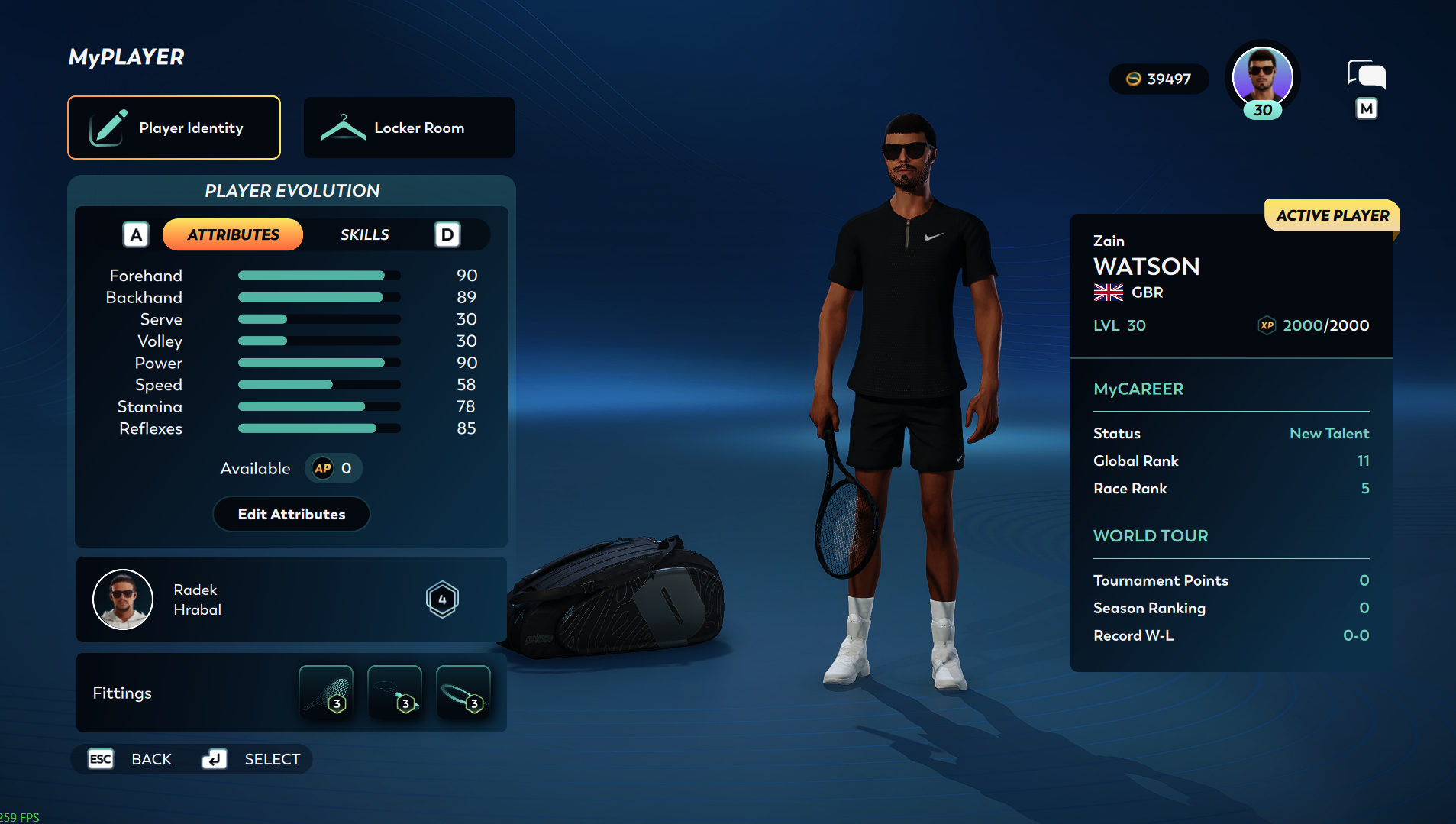Select the racket strings fitting slot
This screenshot has width=1456, height=824.
pyautogui.click(x=326, y=692)
